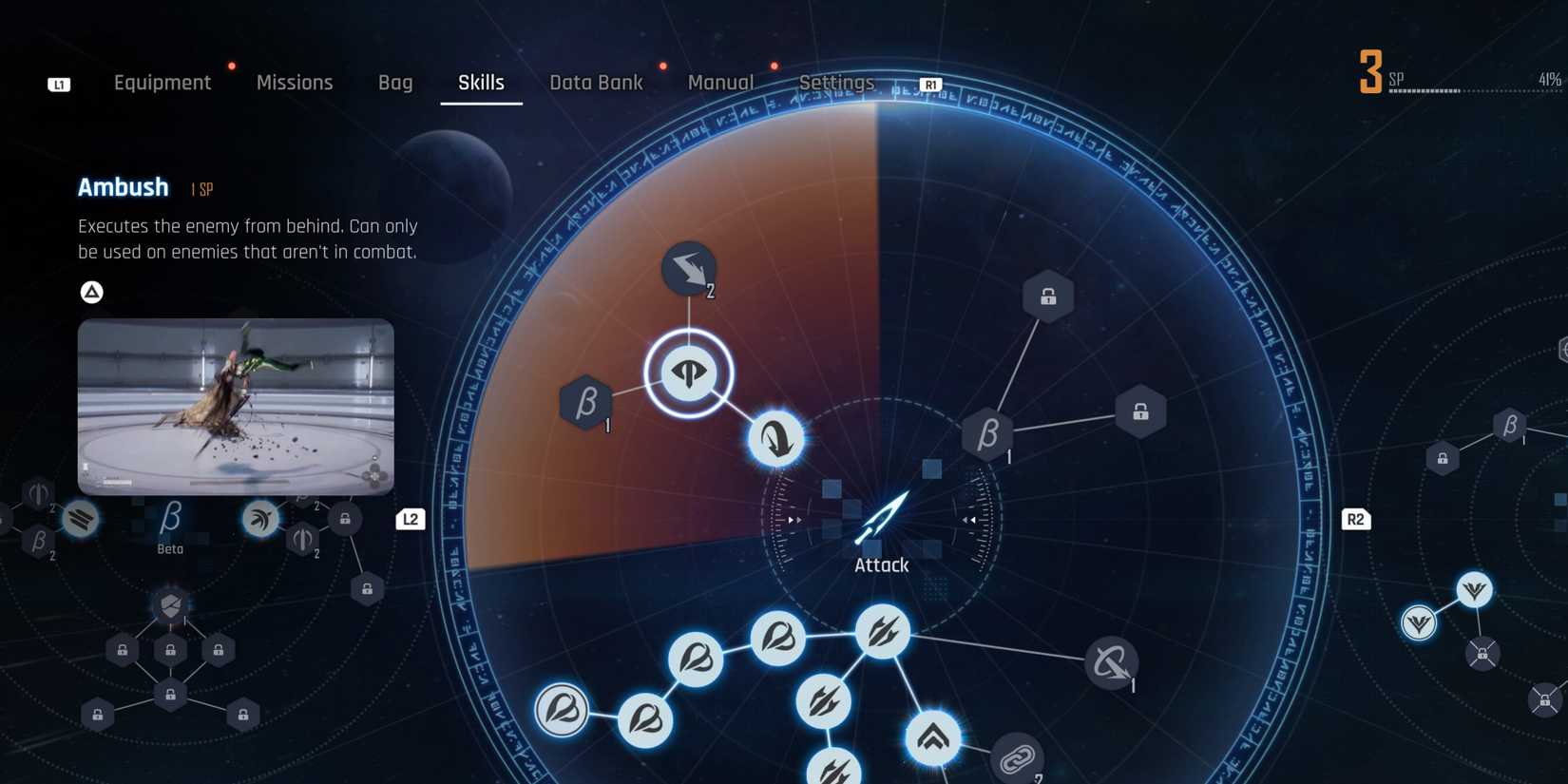Image resolution: width=1568 pixels, height=784 pixels.
Task: Select the dark claw skill node above Ambush
Action: coord(688,269)
